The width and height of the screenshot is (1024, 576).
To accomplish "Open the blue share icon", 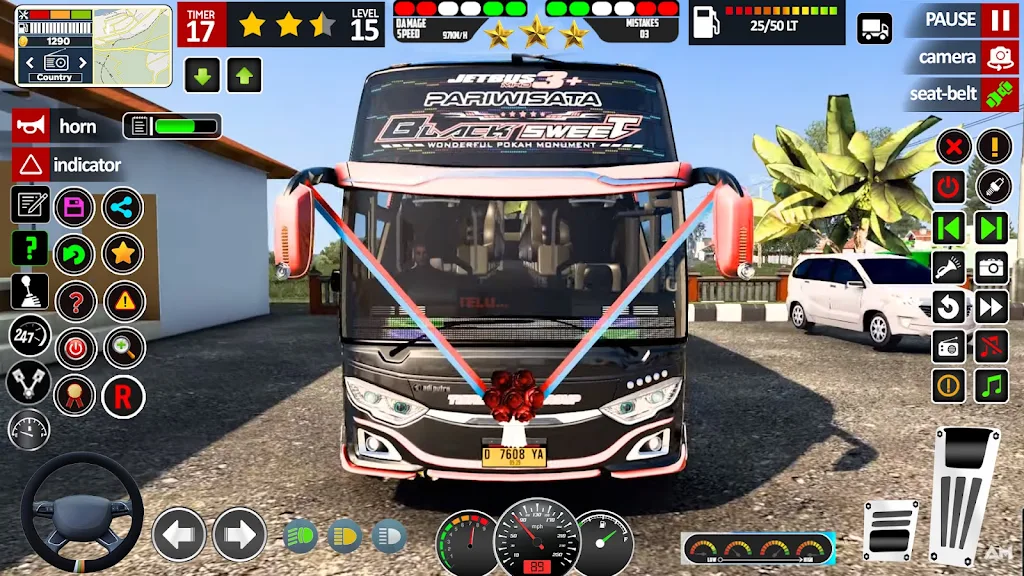I will click(123, 208).
